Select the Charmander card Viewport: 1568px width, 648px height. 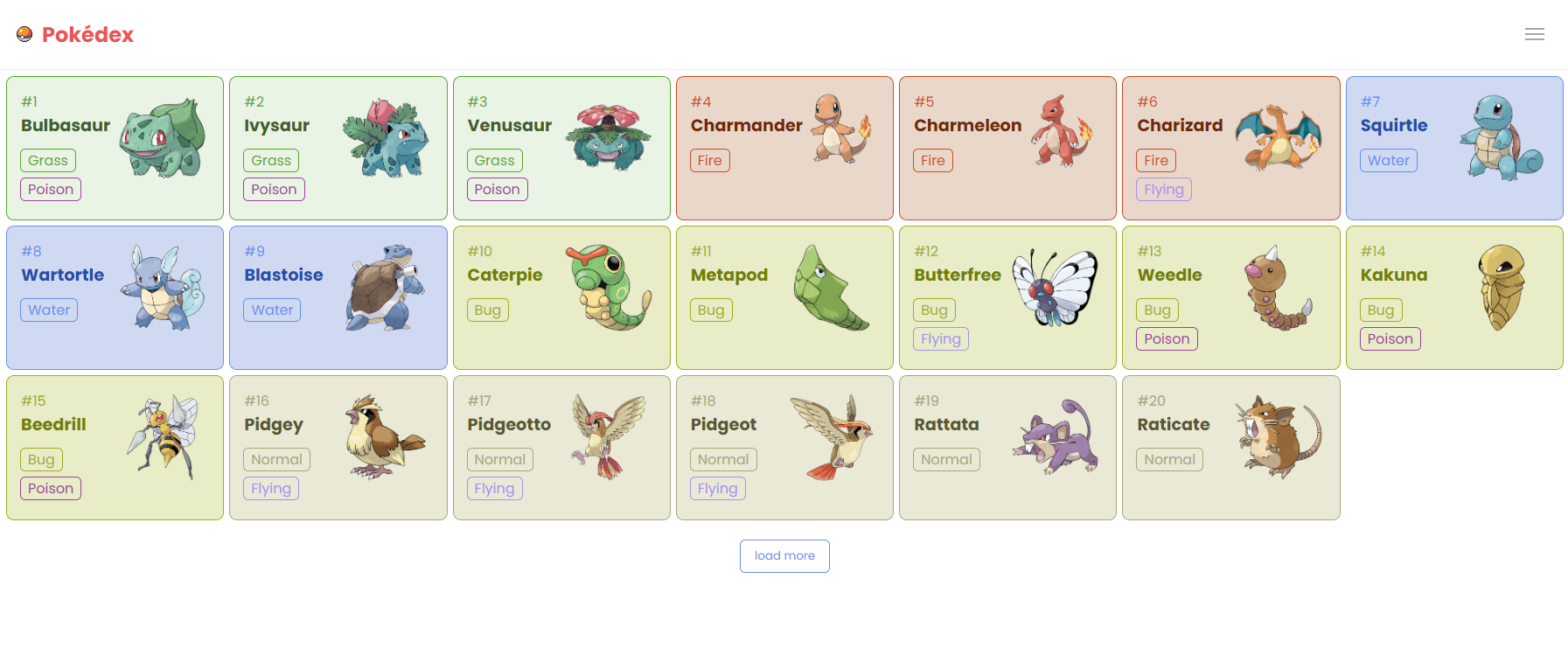[784, 148]
